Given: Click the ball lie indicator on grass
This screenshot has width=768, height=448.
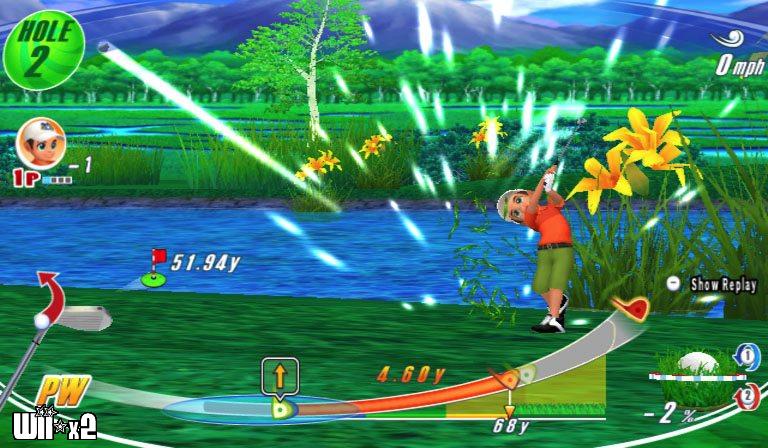Looking at the screenshot, I should 697,365.
